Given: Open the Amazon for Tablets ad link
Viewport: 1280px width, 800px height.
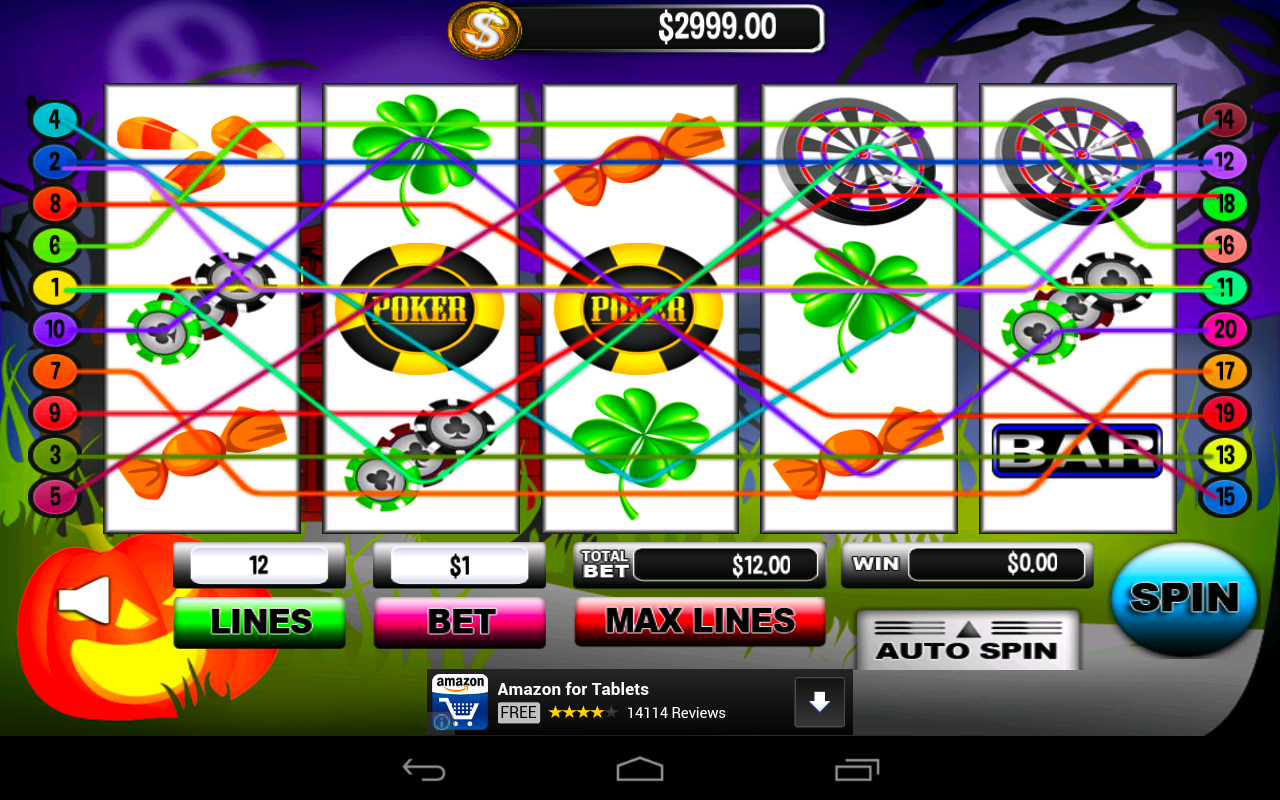Looking at the screenshot, I should (x=572, y=689).
